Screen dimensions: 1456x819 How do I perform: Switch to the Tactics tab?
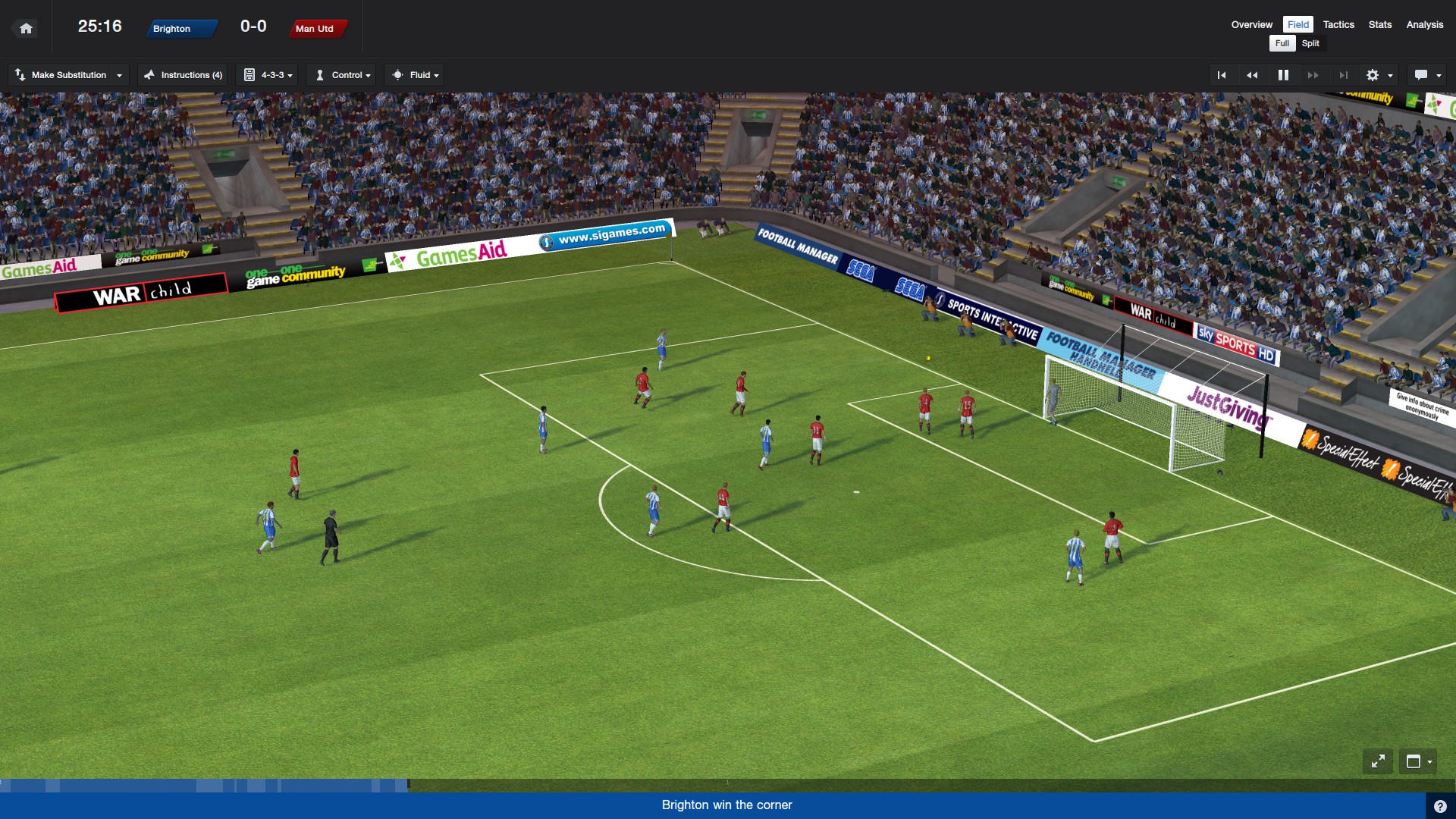point(1338,25)
